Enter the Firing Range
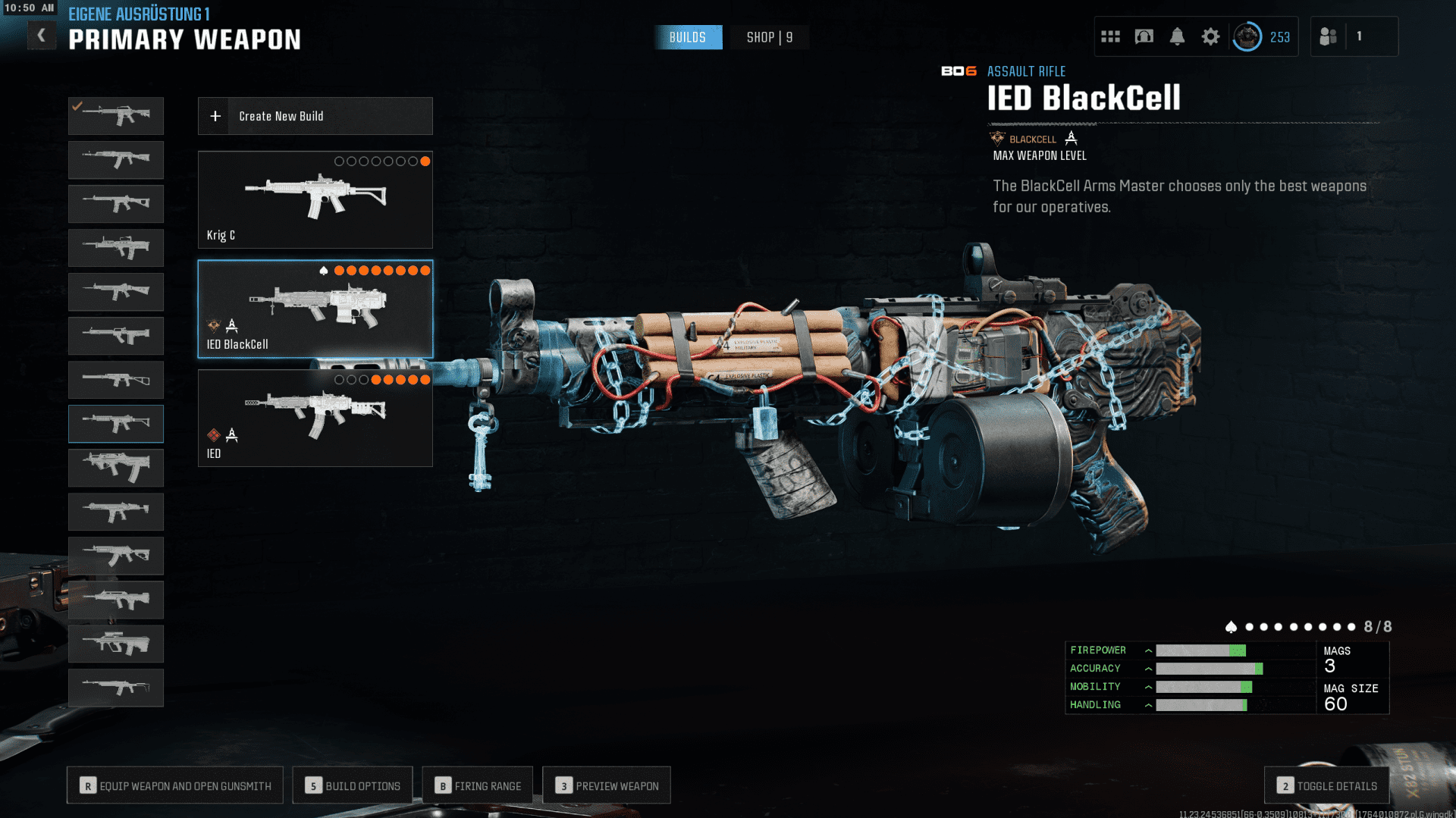 478,785
